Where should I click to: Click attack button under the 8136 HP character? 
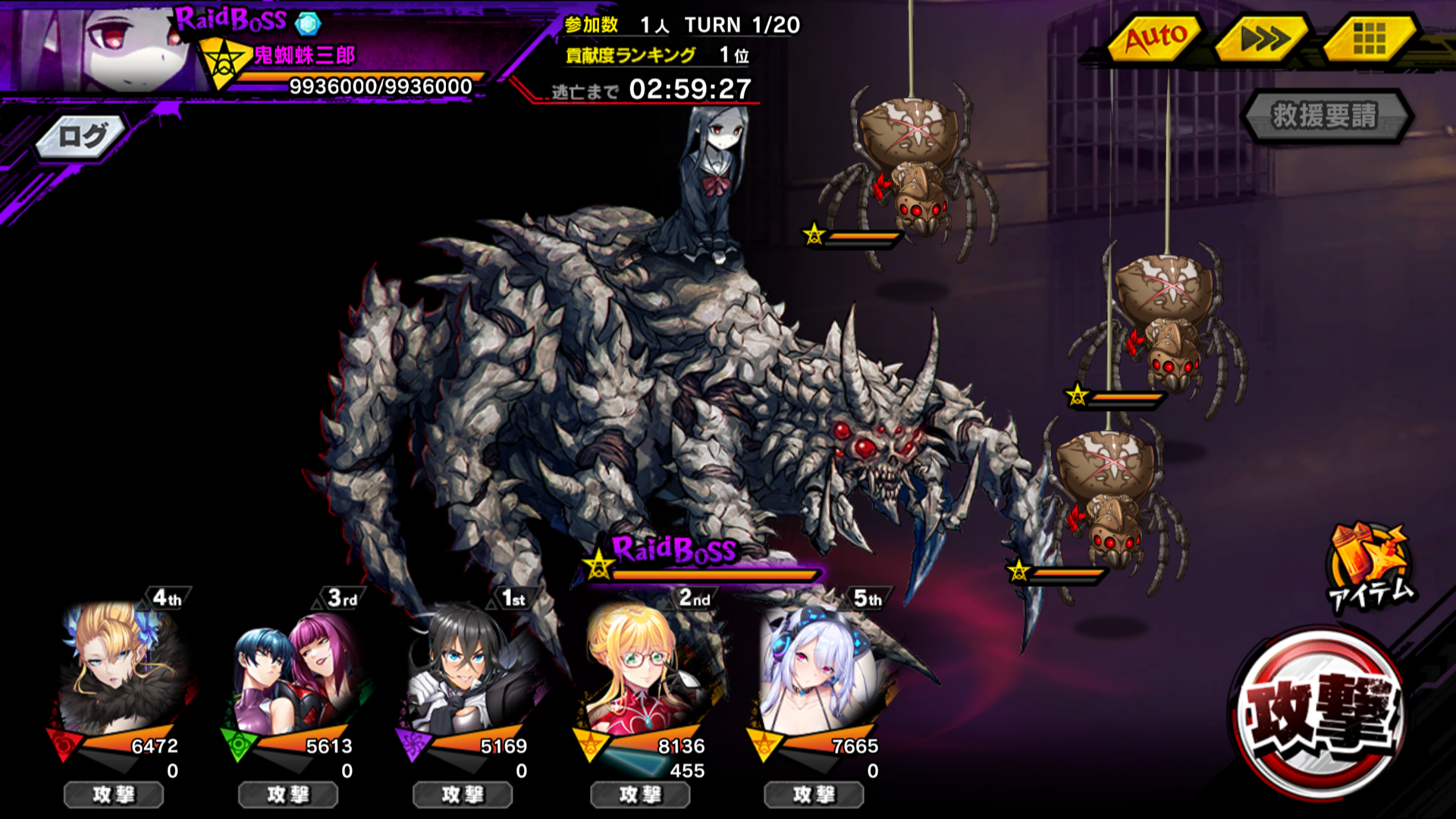click(x=640, y=795)
